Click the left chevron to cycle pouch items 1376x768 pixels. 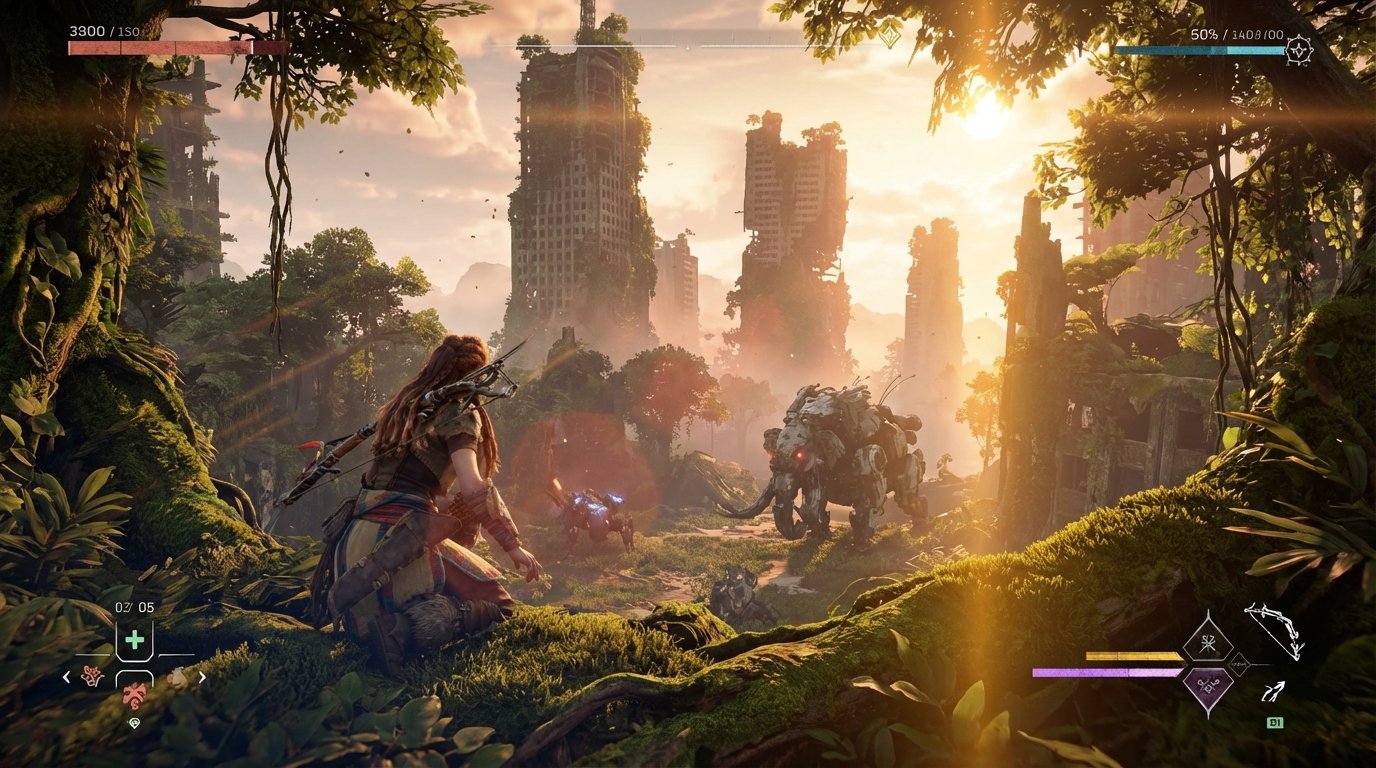[x=67, y=676]
